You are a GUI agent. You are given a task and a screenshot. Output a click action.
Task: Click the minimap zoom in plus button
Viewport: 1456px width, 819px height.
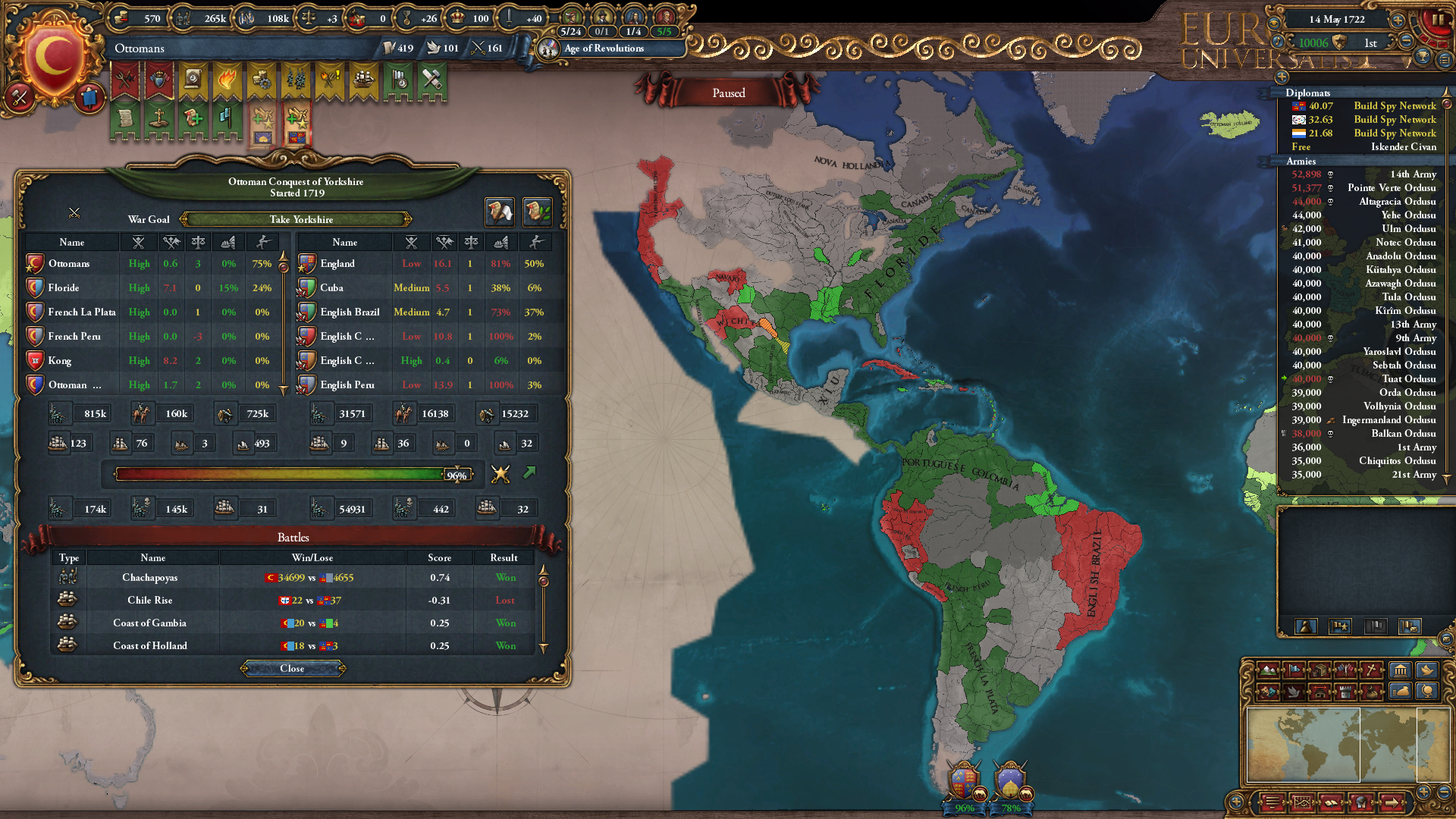point(1423,792)
